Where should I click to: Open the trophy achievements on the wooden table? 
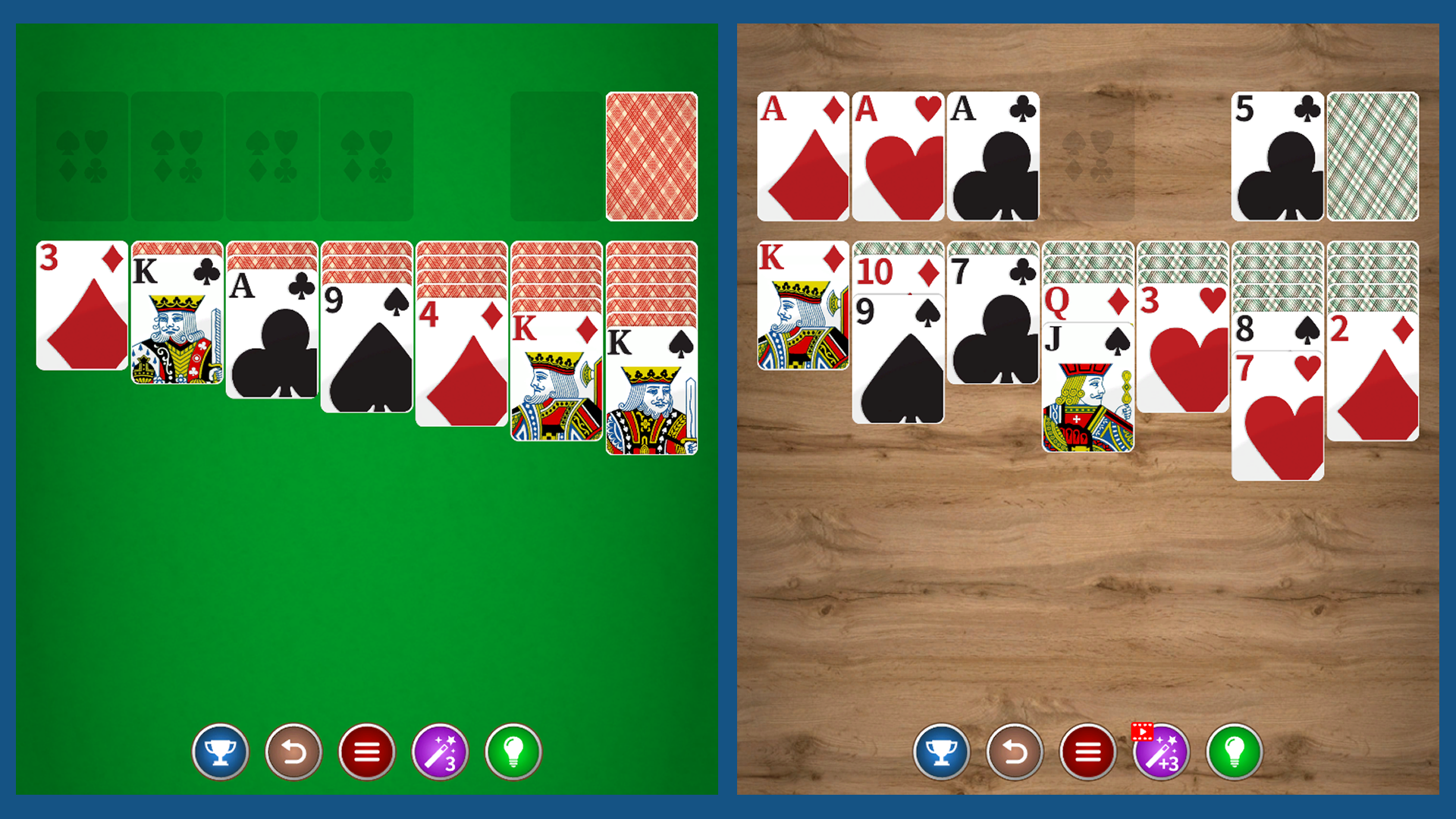click(x=942, y=752)
